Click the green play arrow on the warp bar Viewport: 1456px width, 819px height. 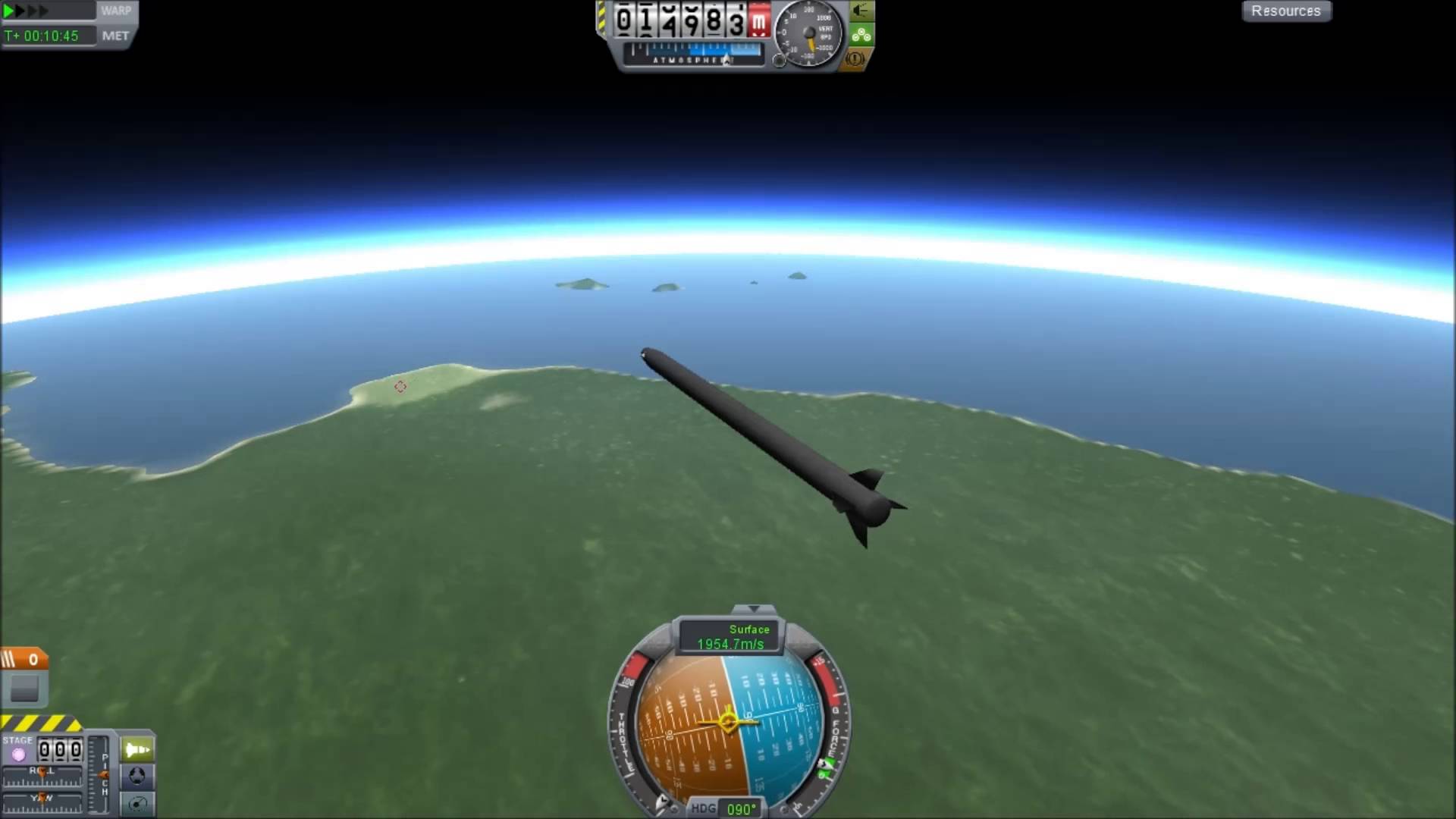tap(7, 9)
